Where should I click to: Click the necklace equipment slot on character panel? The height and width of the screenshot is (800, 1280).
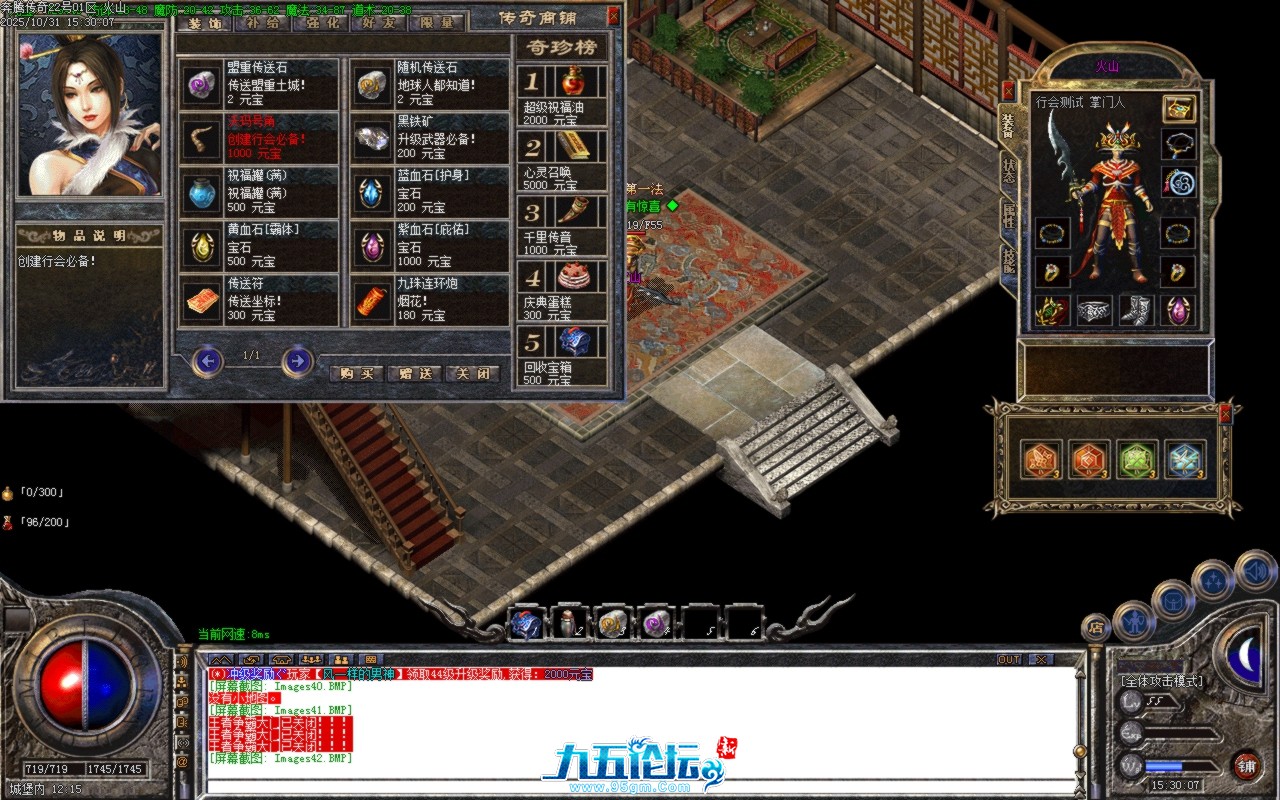click(1178, 144)
